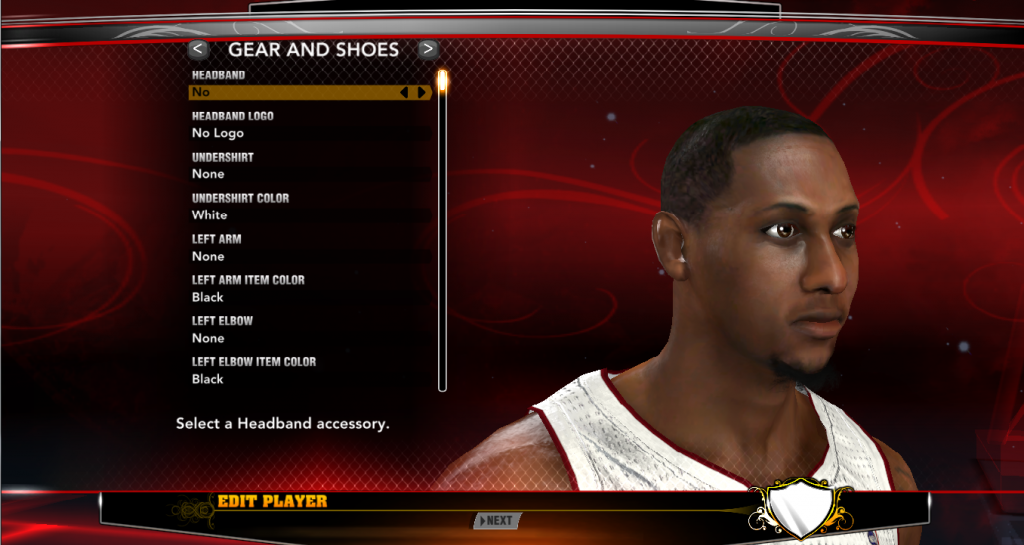
Task: Click the Next button
Action: 497,520
